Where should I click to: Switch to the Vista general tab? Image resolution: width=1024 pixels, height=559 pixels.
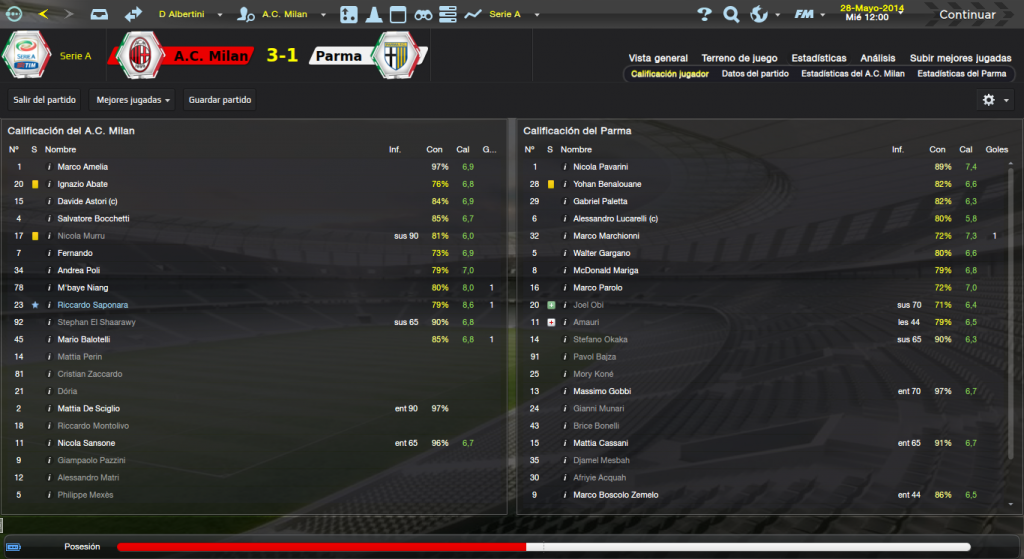[x=658, y=58]
